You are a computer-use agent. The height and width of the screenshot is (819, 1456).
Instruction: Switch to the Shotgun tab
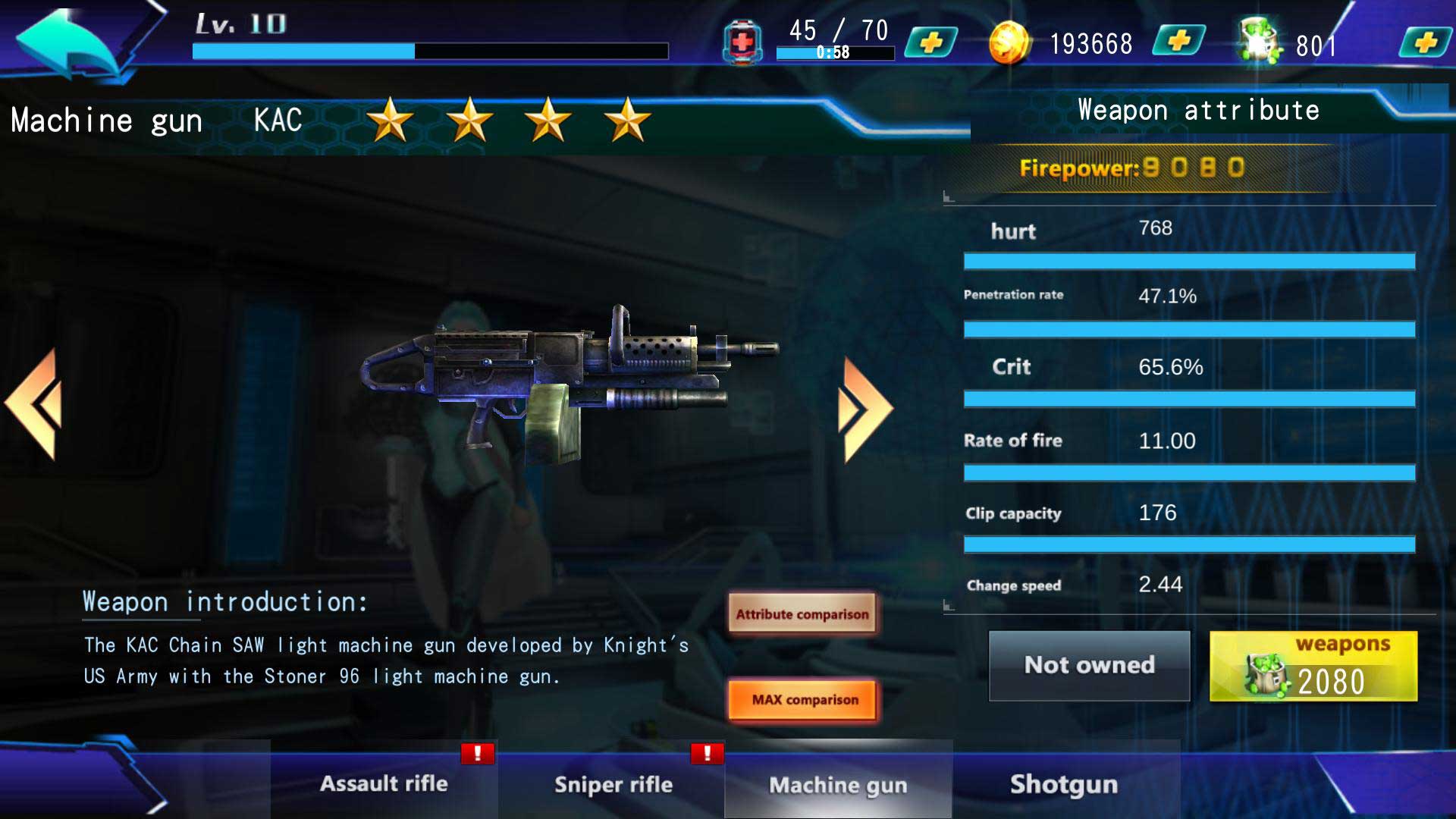(1064, 784)
